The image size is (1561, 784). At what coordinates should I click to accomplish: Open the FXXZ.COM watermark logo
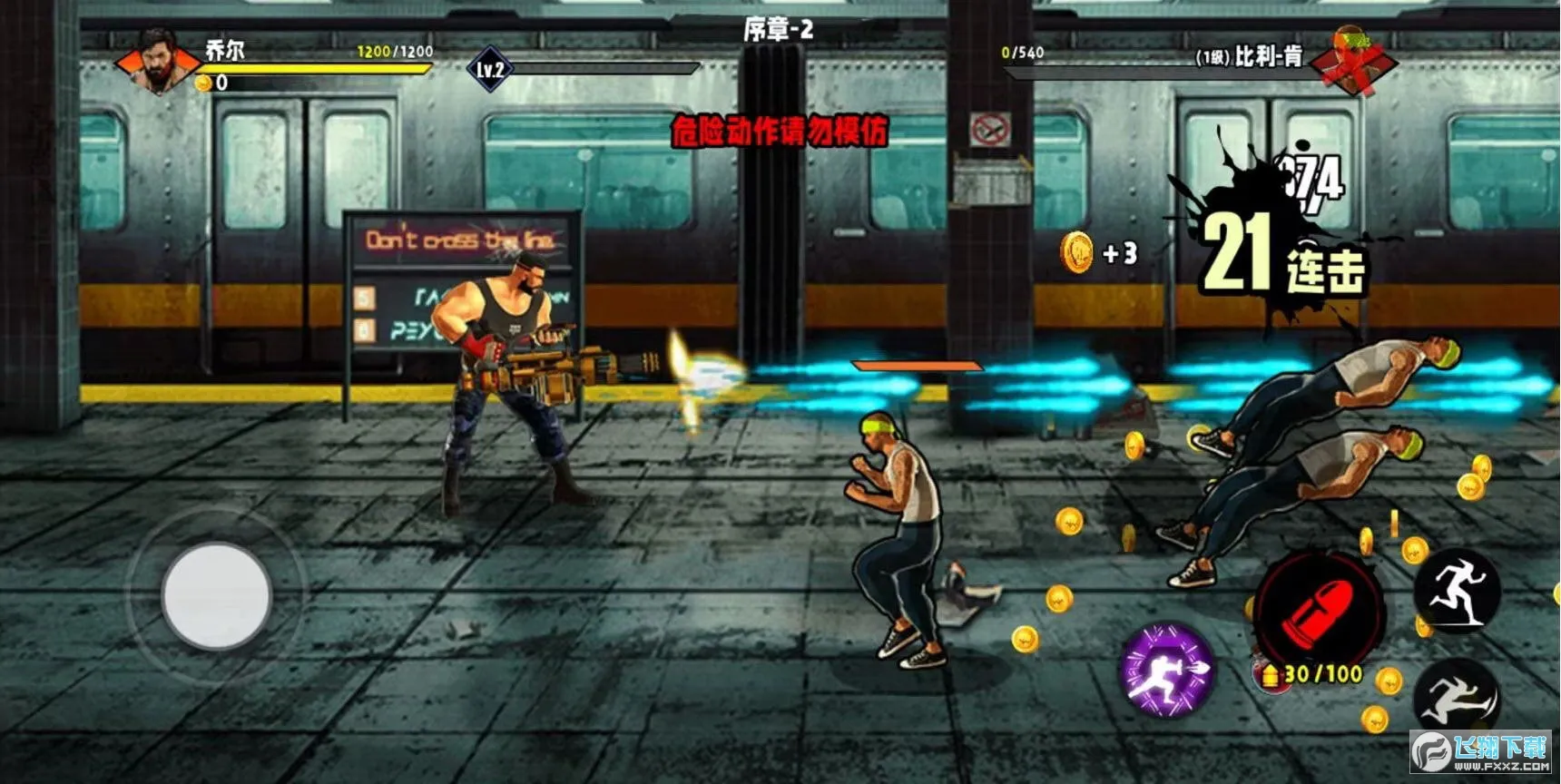[x=1481, y=751]
